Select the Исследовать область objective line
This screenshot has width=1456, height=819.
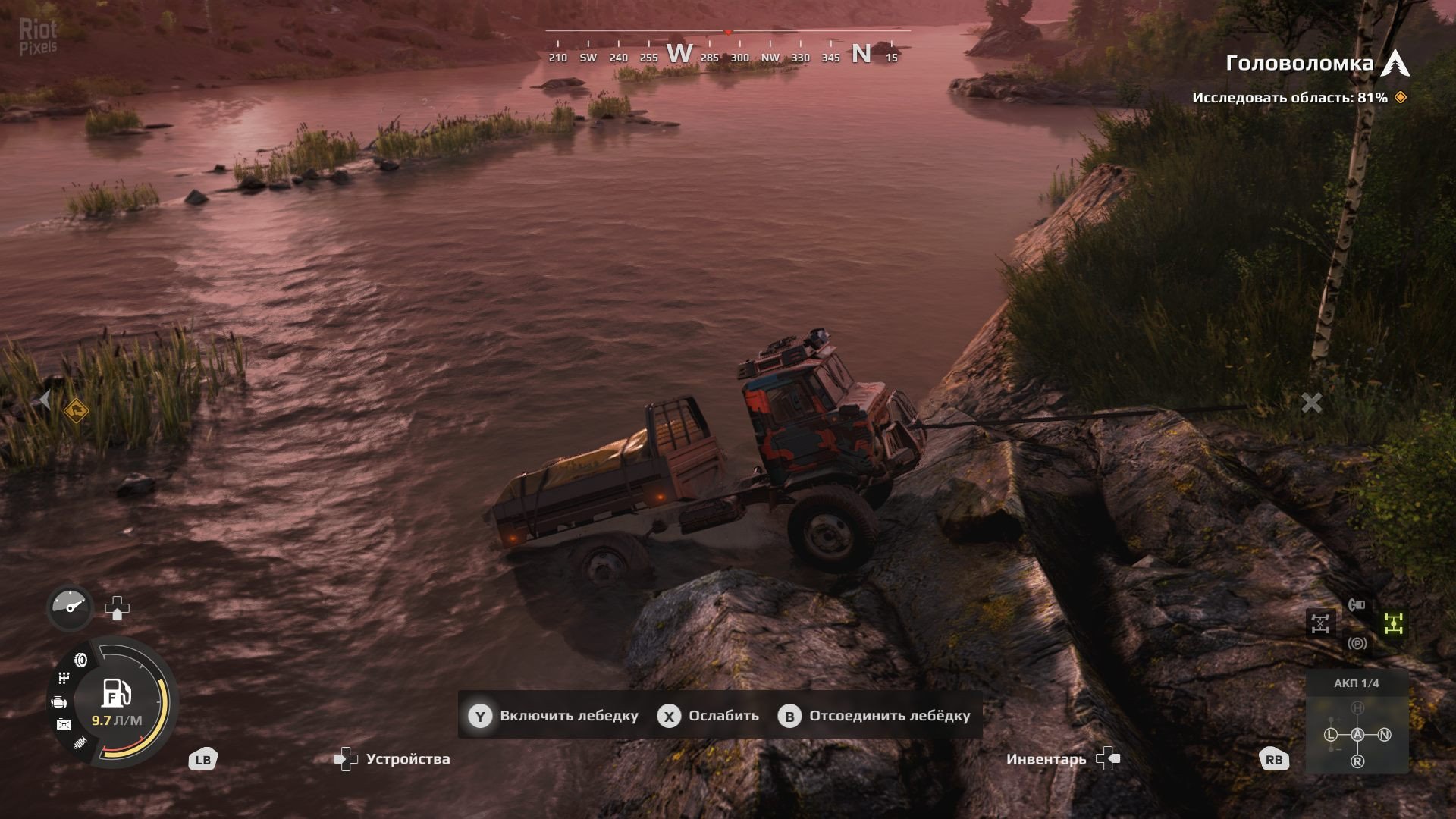1289,98
